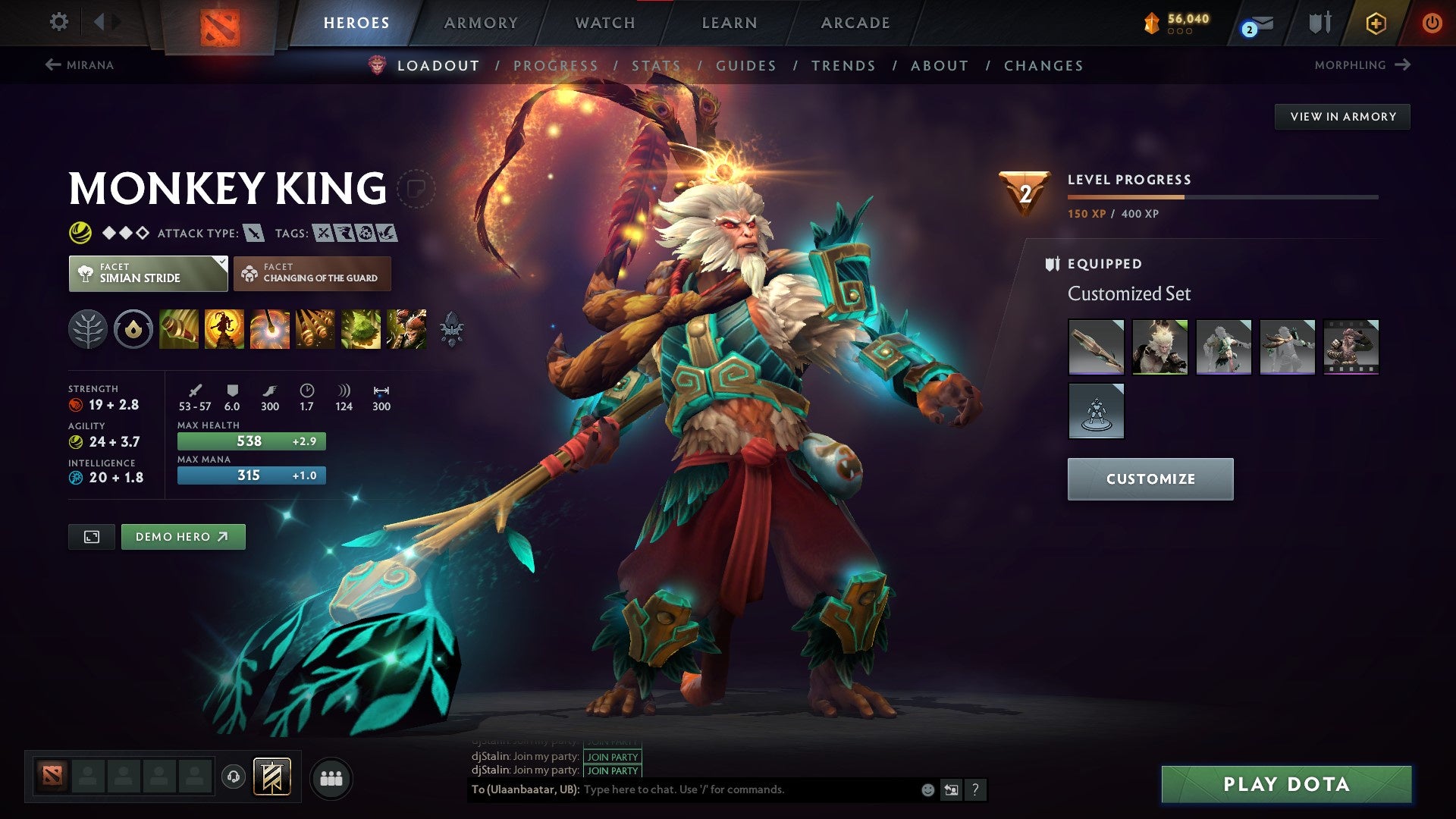Open Monkey King's talent tree

pos(89,329)
